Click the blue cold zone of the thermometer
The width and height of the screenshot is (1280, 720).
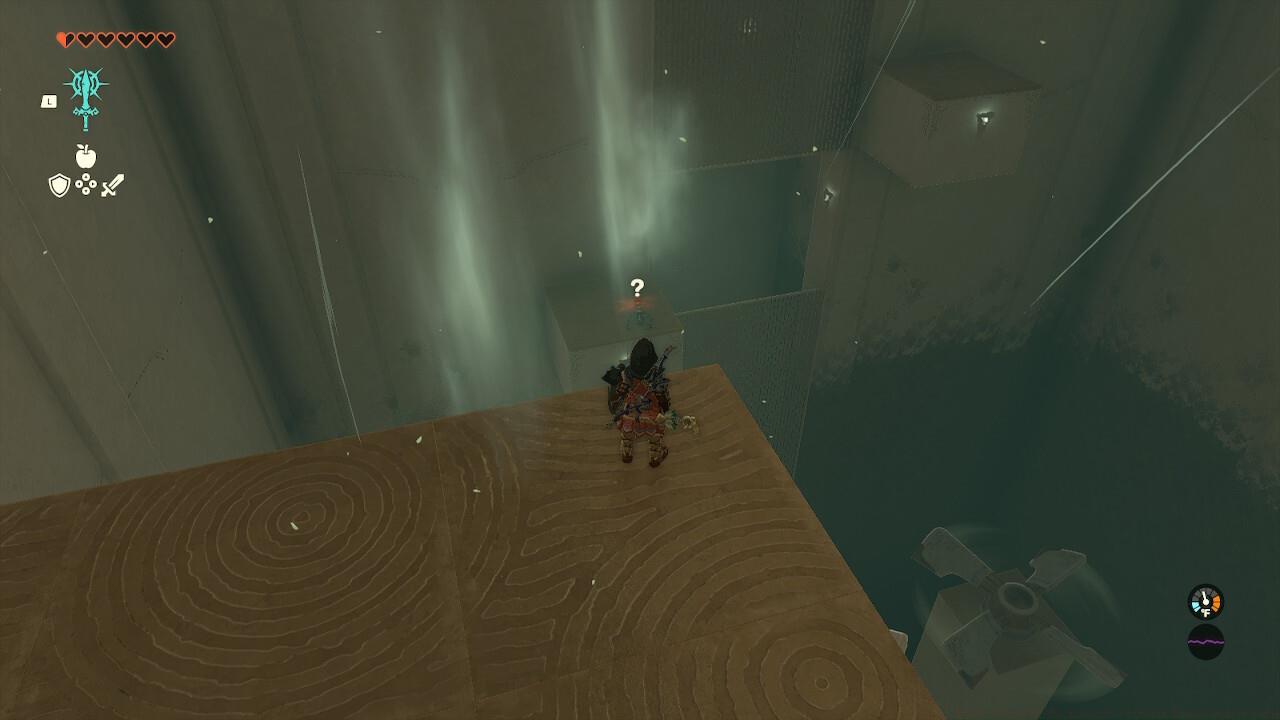point(1196,606)
